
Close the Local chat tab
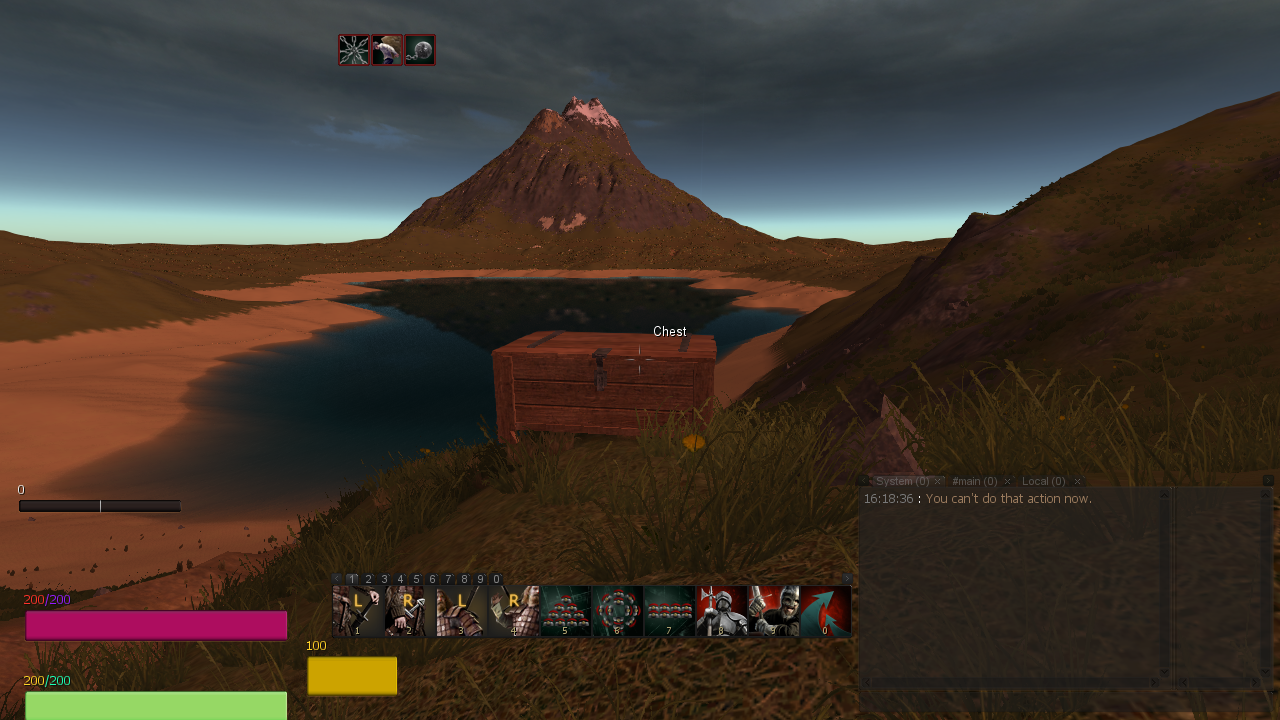1077,481
